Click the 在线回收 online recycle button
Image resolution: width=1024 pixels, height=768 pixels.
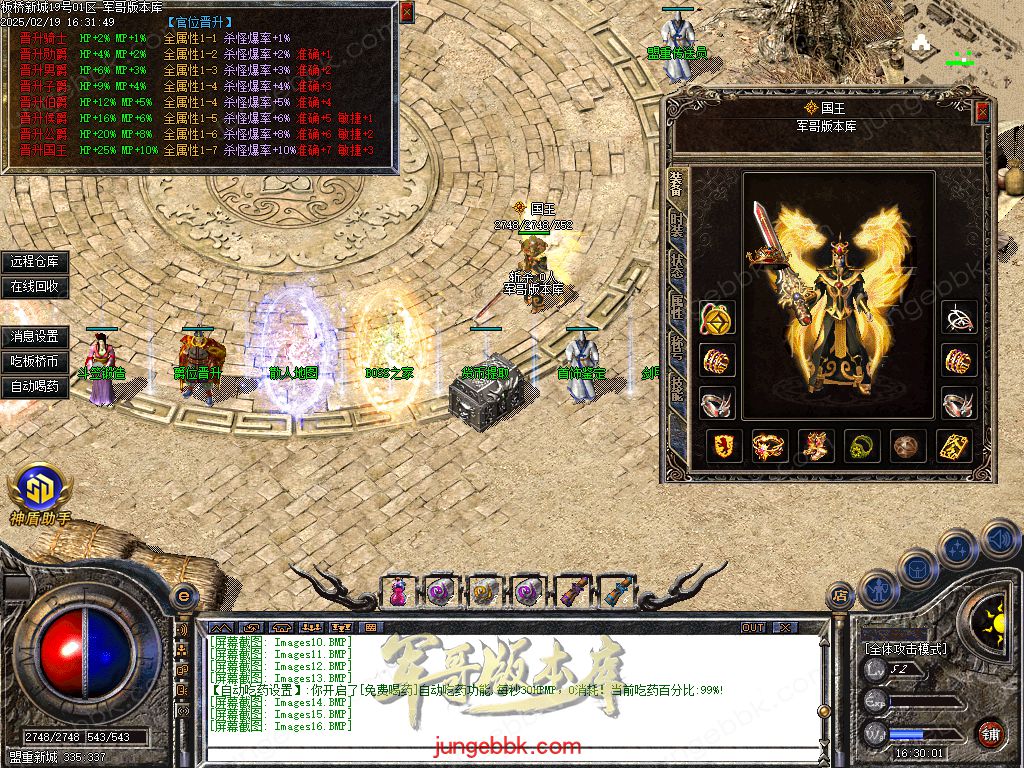35,286
